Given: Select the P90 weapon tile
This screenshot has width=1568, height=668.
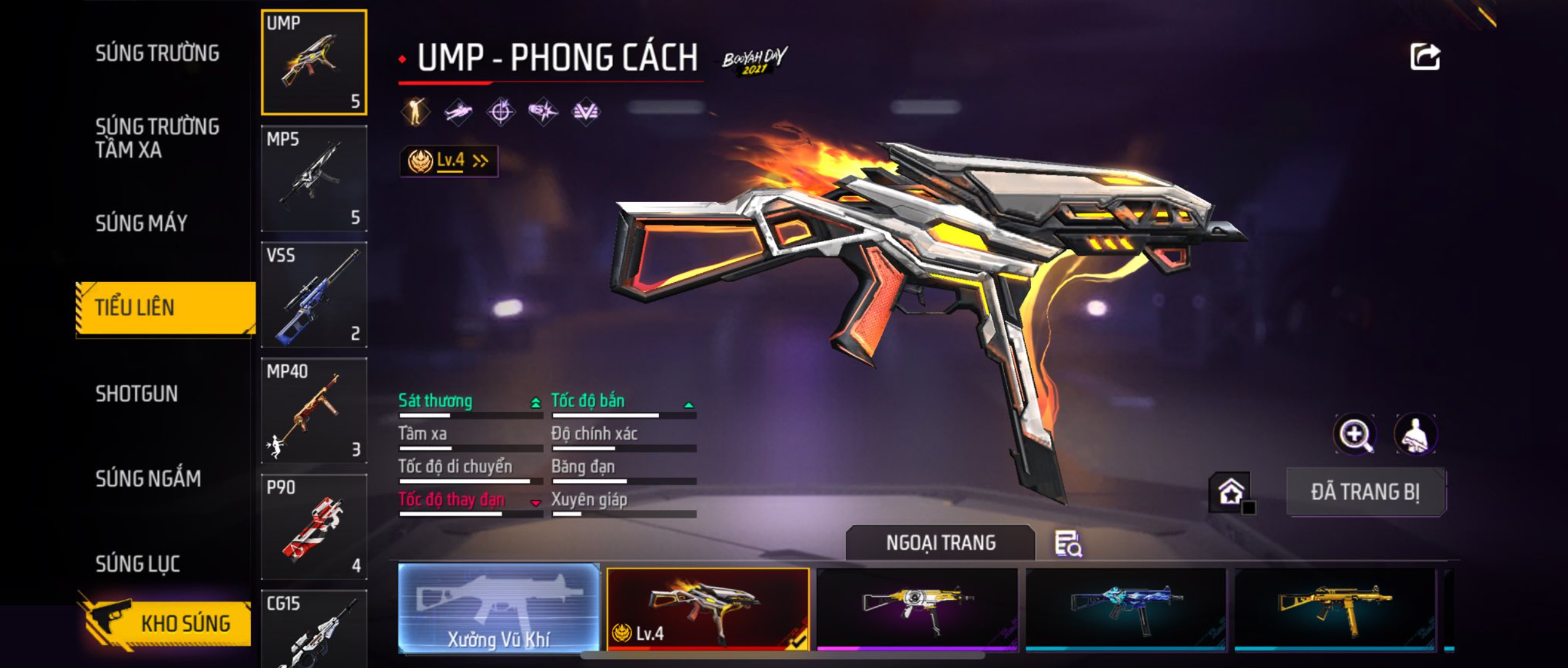Looking at the screenshot, I should [x=314, y=527].
